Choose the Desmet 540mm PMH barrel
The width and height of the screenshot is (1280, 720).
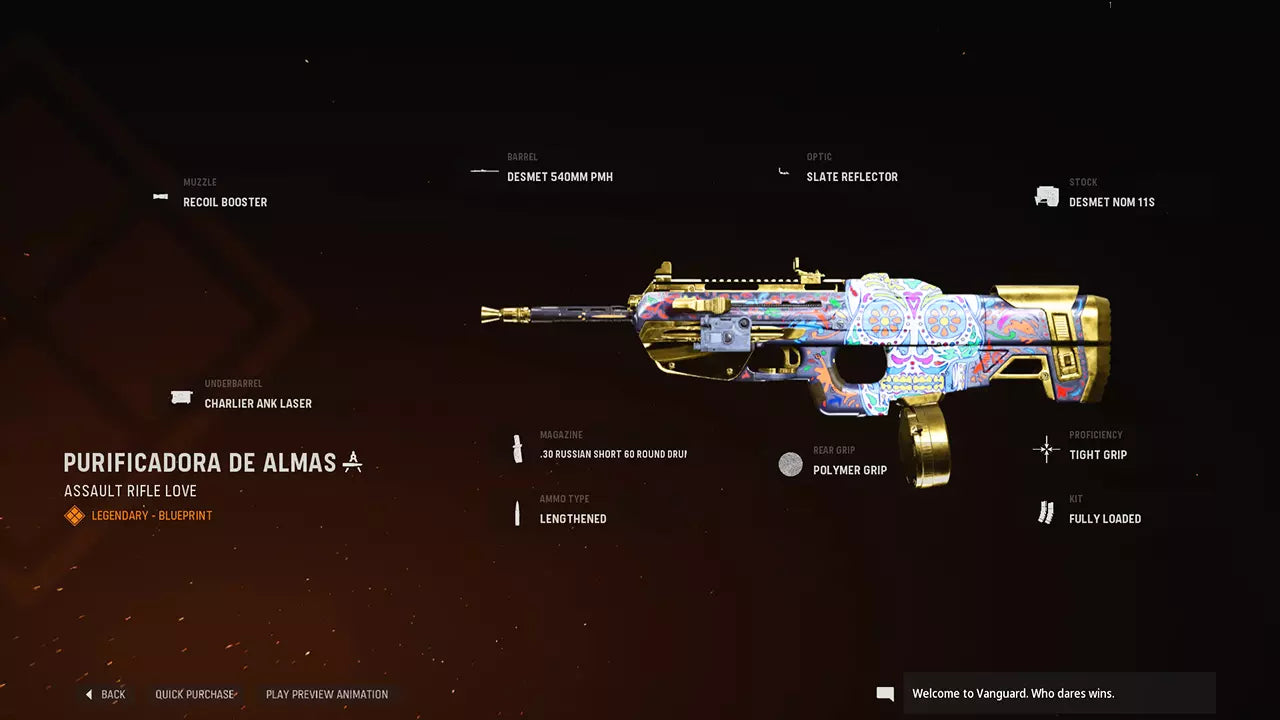[559, 177]
